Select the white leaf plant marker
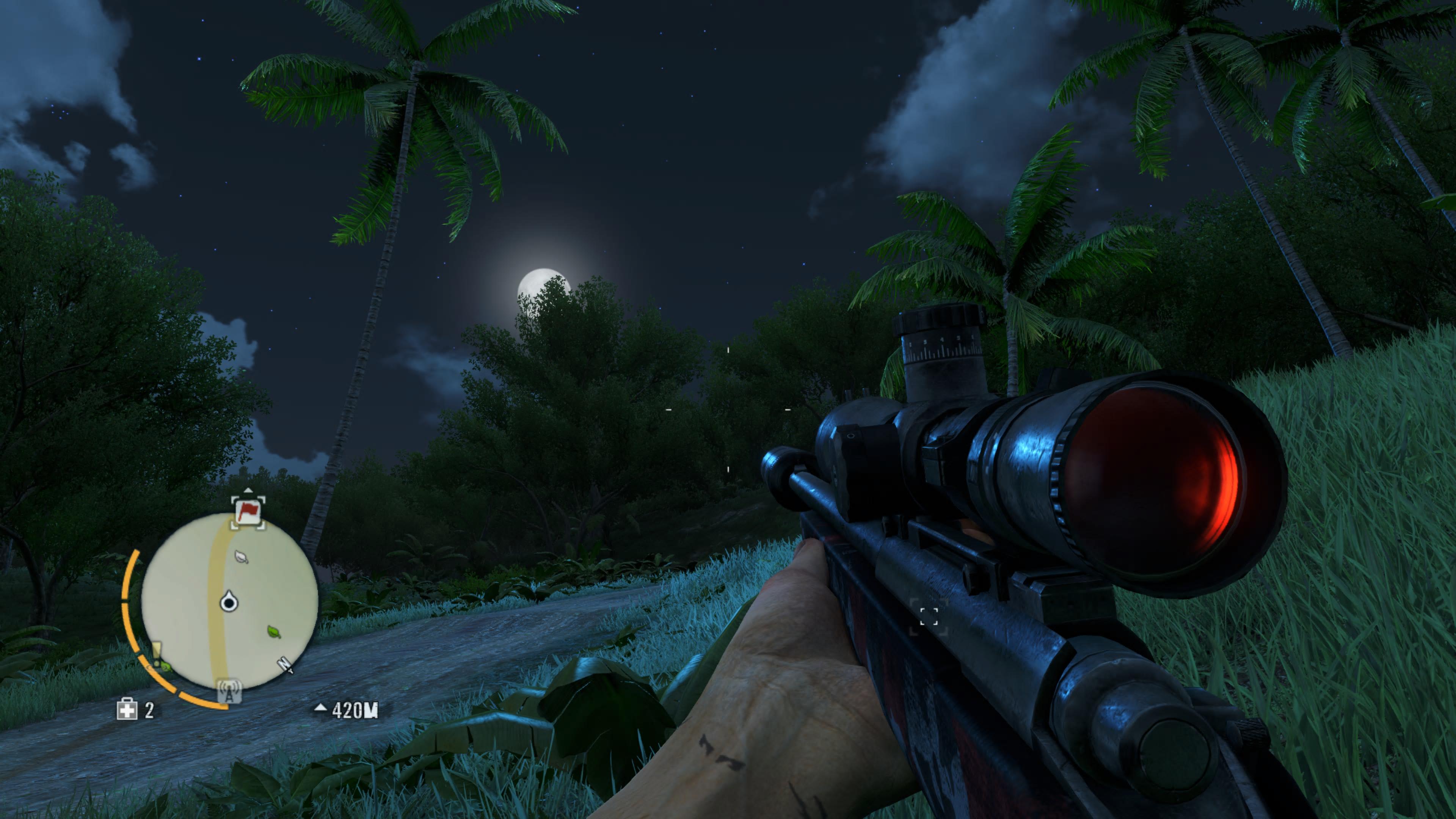The width and height of the screenshot is (1456, 819). point(242,557)
